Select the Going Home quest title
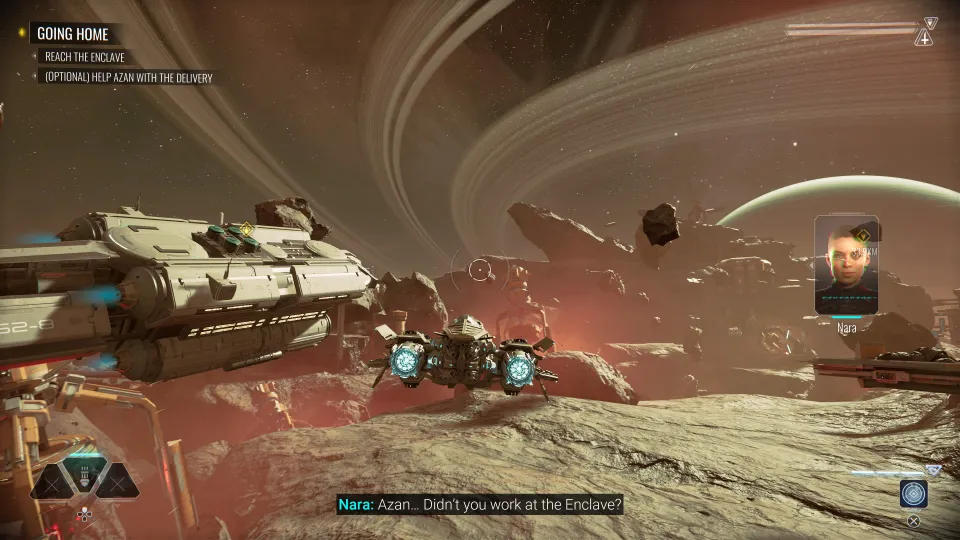960x540 pixels. click(x=72, y=33)
